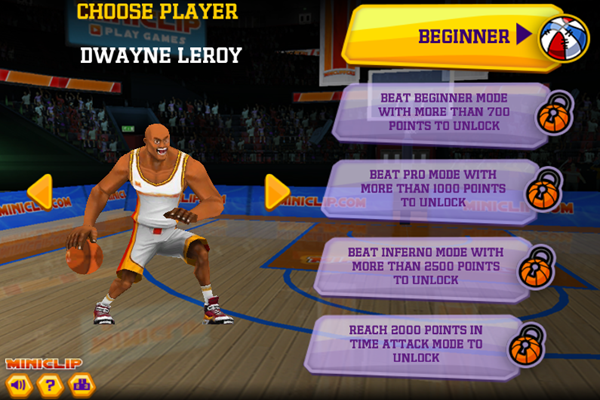Viewport: 600px width, 400px height.
Task: Click the Miniclip logo above the icons
Action: (44, 363)
